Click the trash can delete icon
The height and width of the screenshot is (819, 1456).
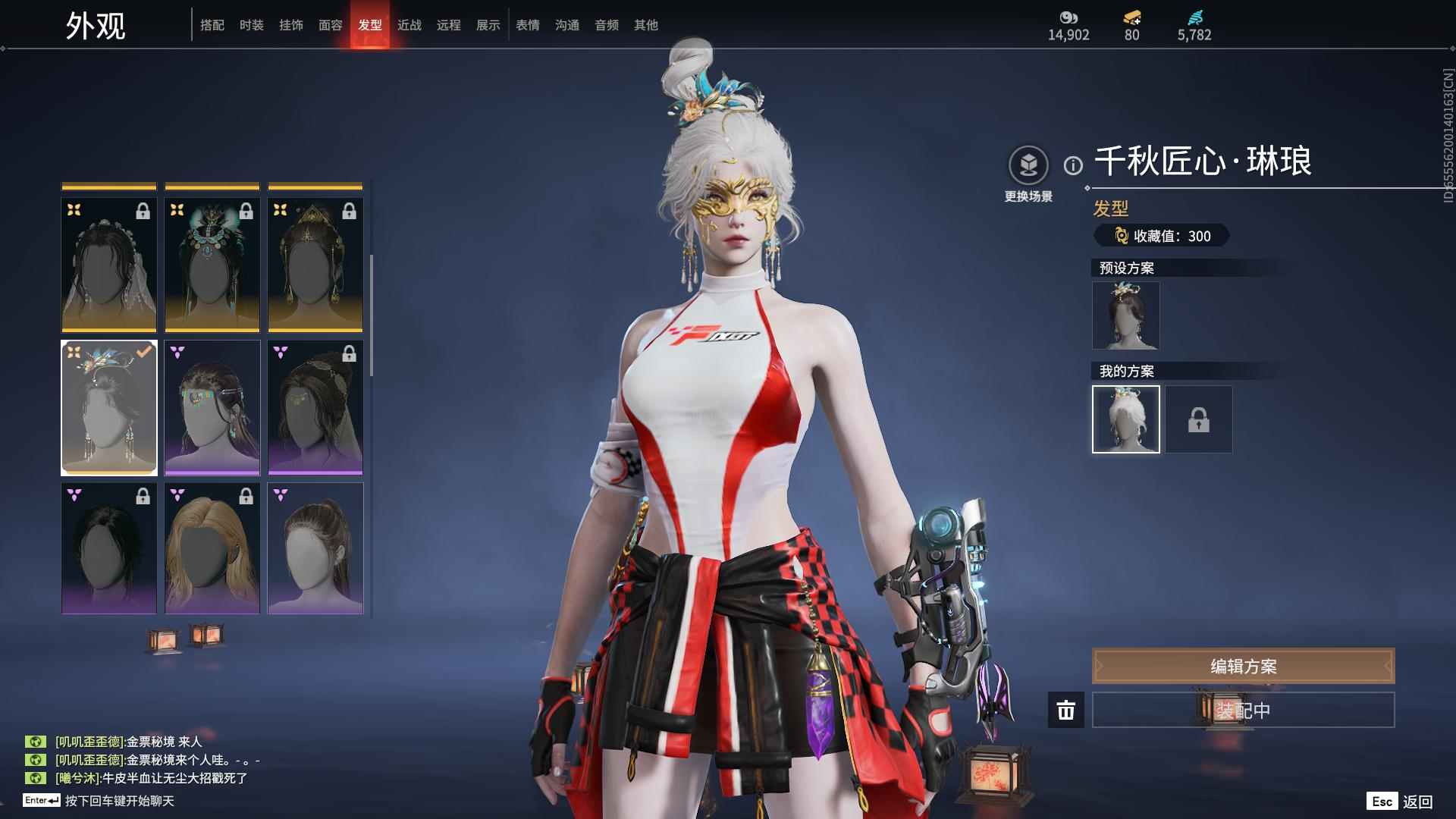point(1066,711)
